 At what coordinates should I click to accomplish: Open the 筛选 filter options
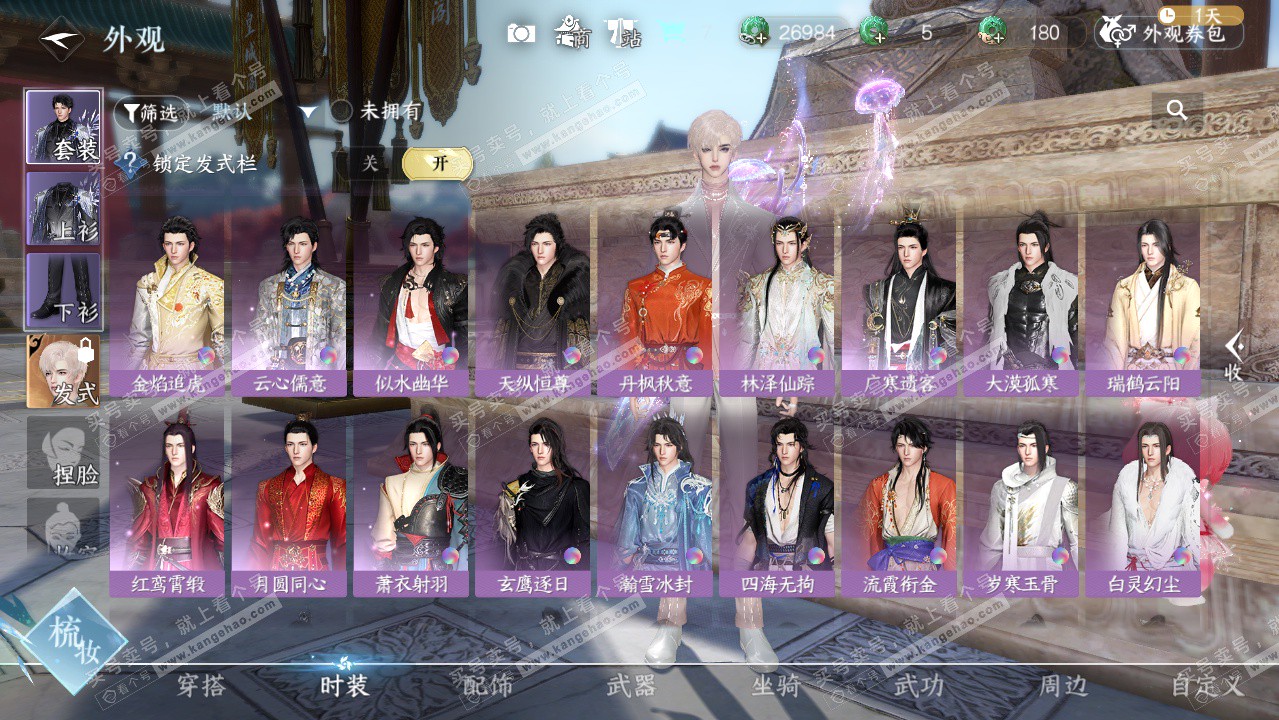(x=150, y=113)
